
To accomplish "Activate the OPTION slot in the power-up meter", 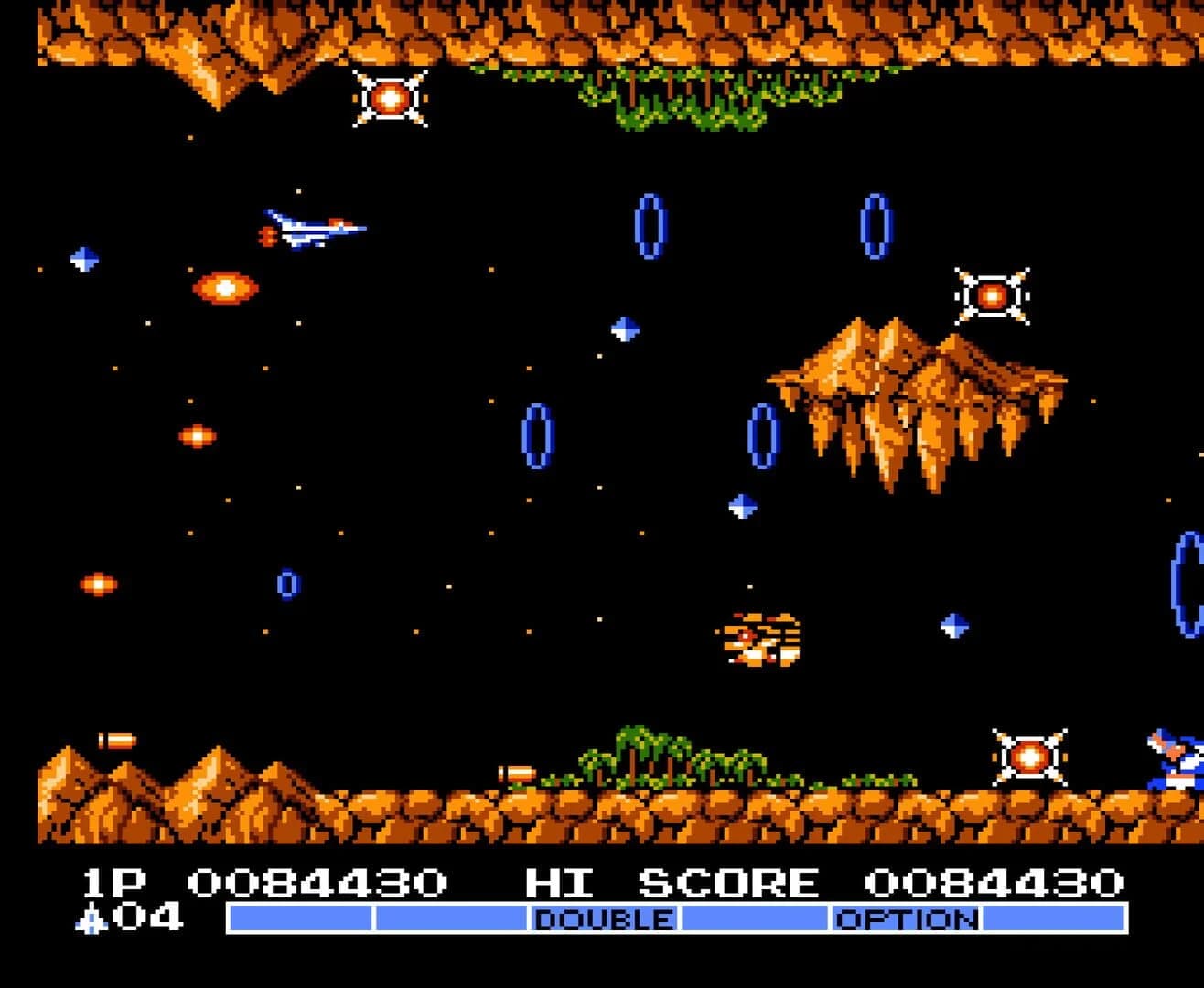I will pos(906,918).
